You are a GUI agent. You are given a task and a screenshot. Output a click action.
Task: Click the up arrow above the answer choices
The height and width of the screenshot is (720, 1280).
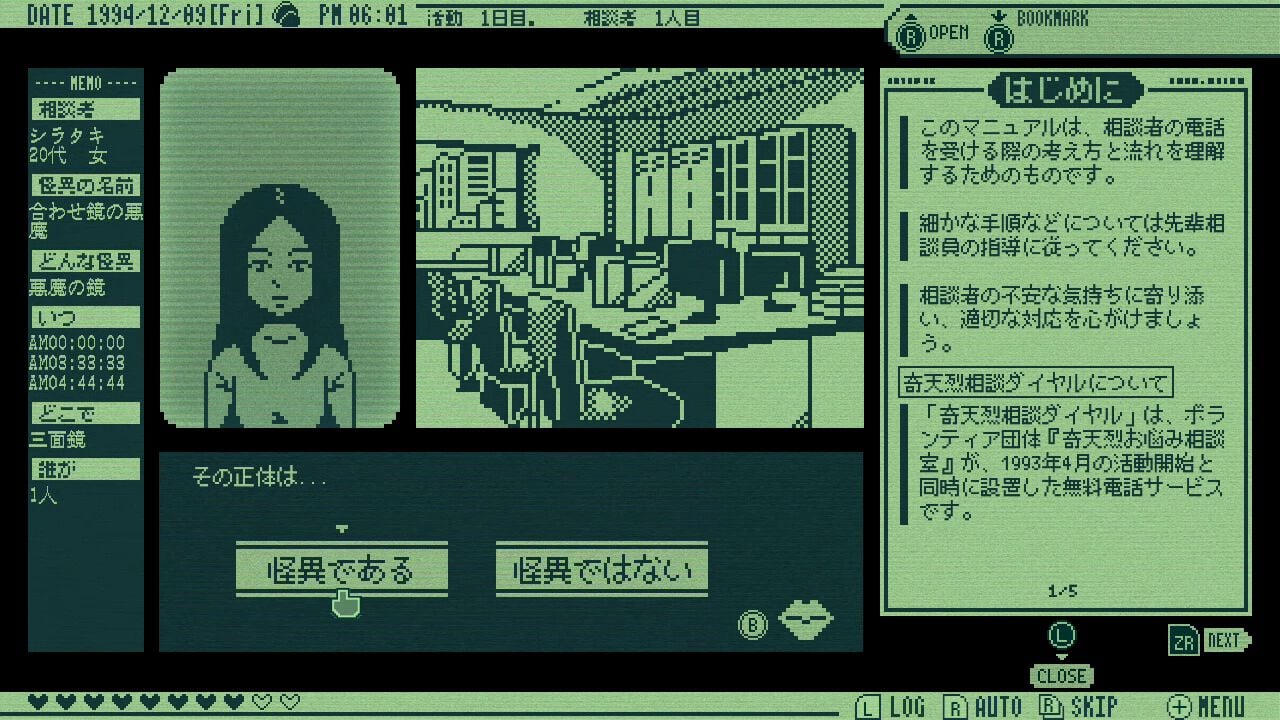[x=342, y=528]
